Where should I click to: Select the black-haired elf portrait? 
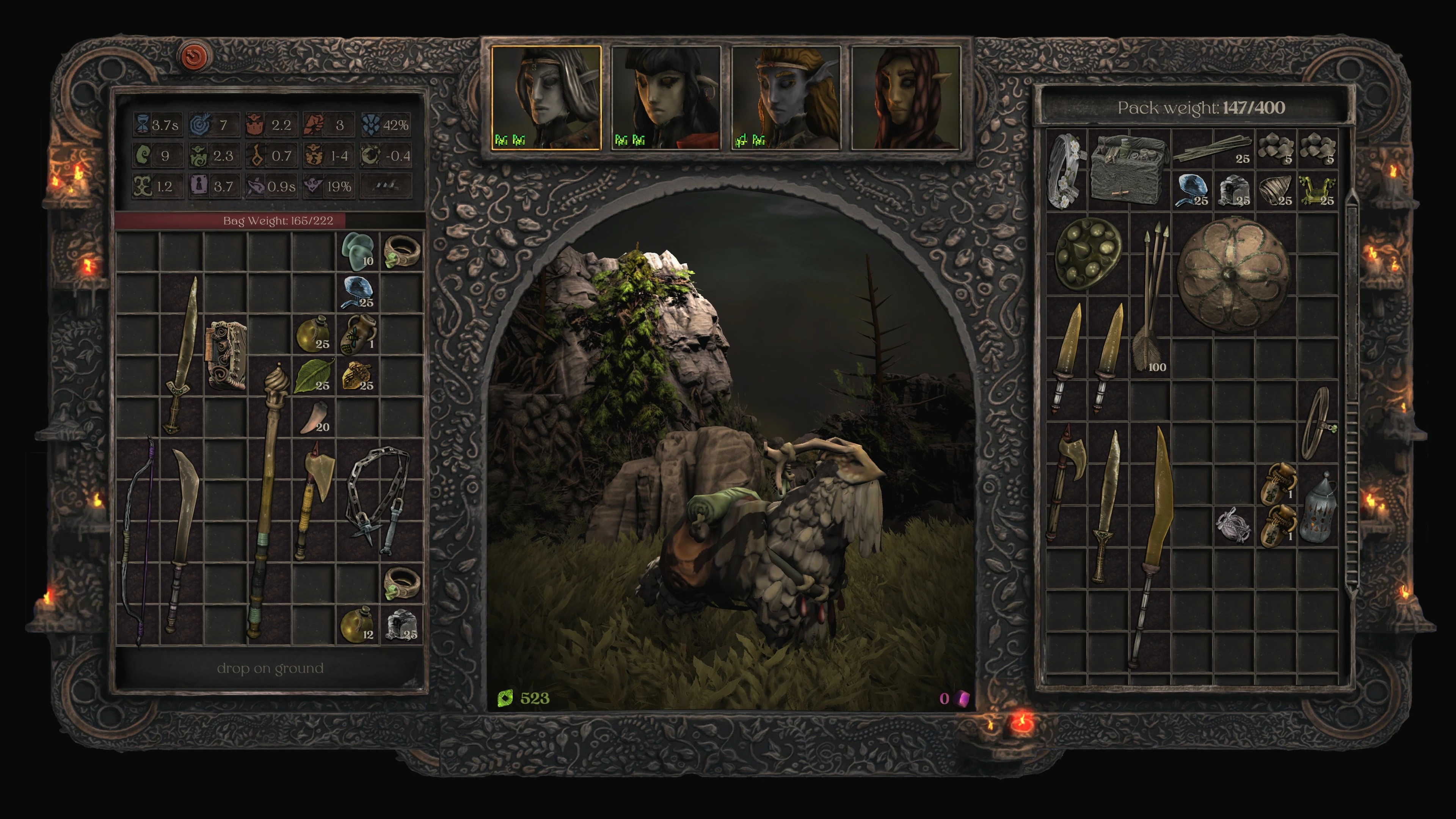(665, 98)
